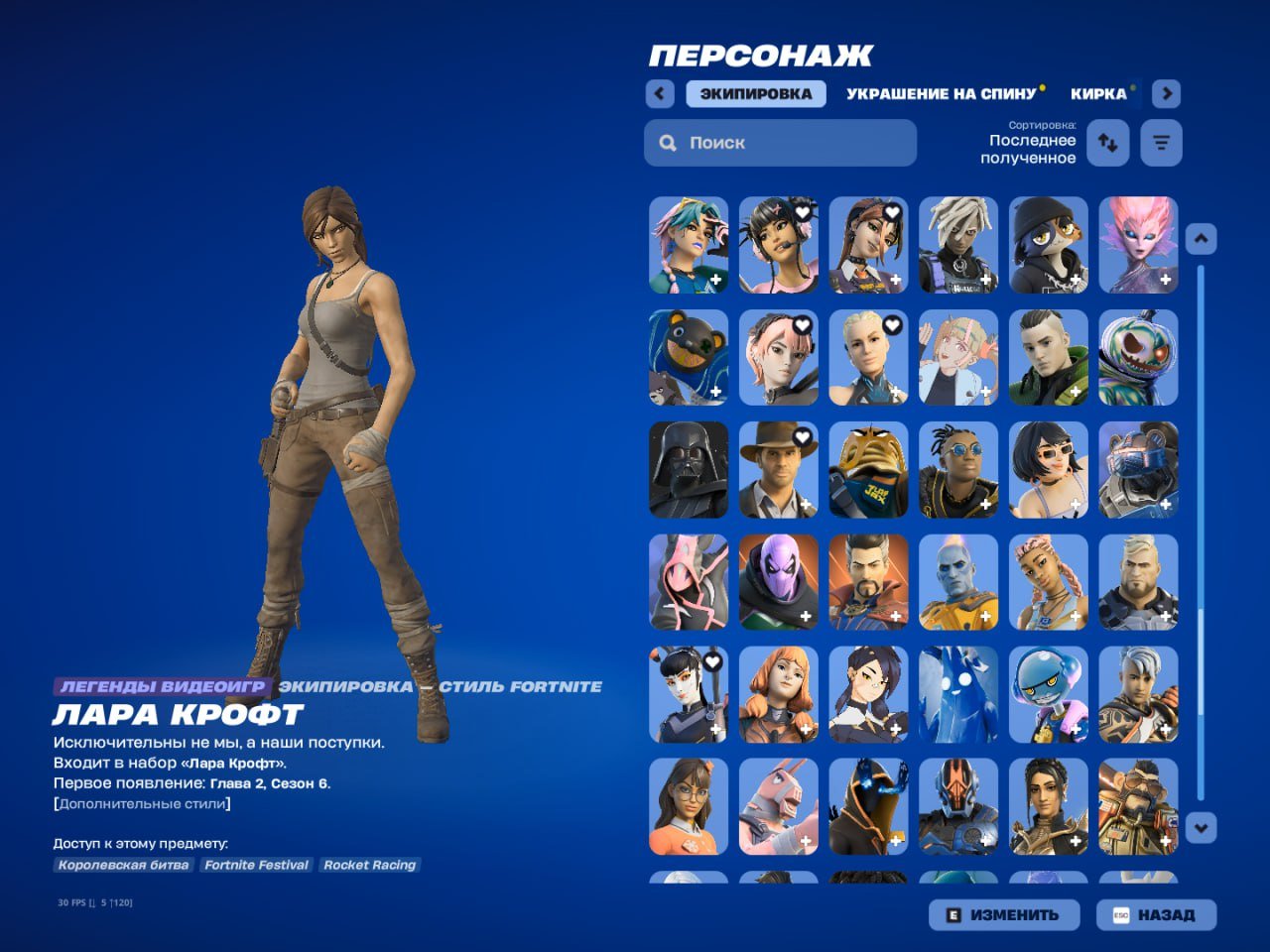This screenshot has width=1270, height=952.
Task: Open Дополнительные стили for Лара Крофт
Action: [142, 805]
